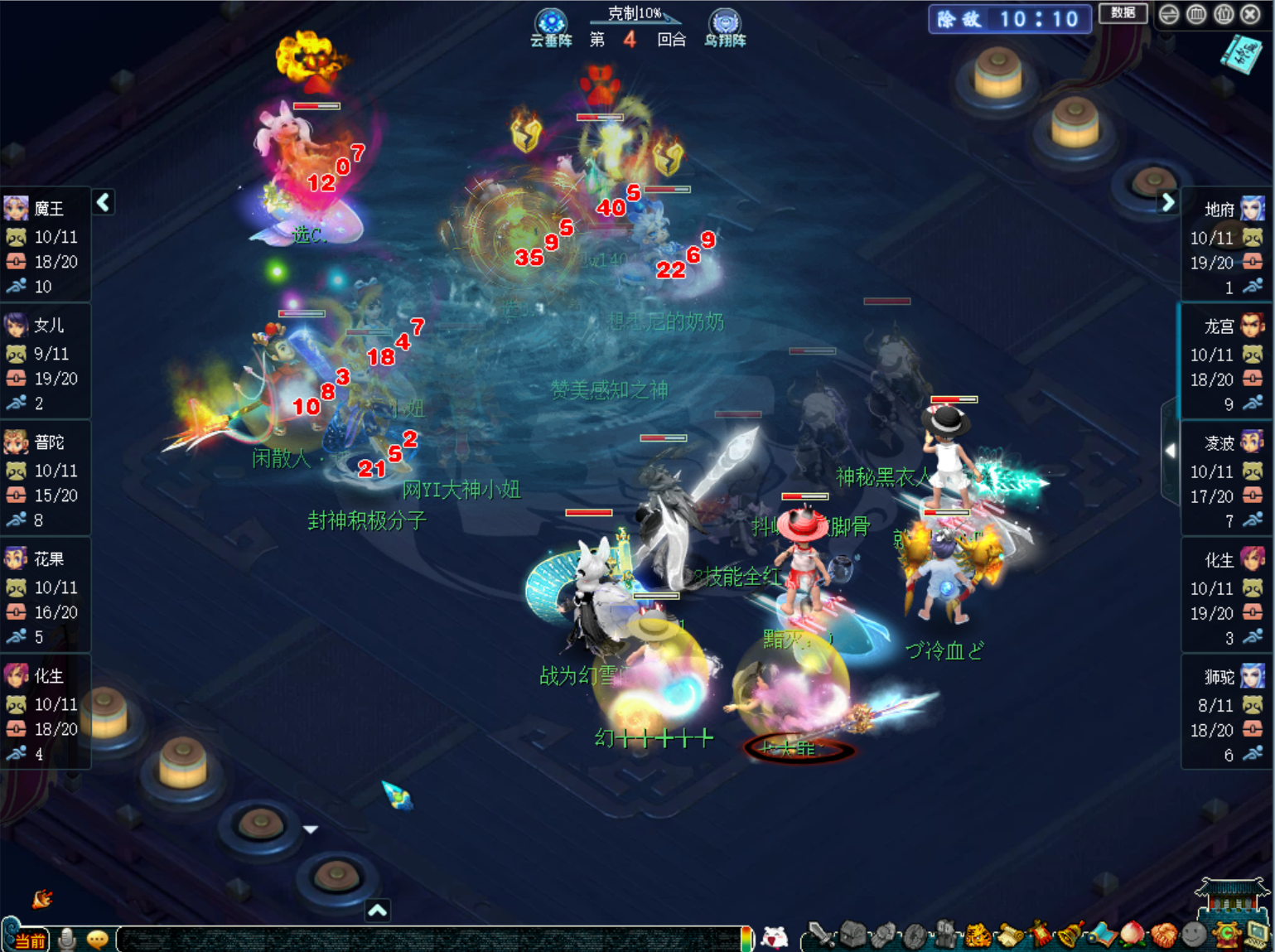1275x952 pixels.
Task: Activate the microphone voice input
Action: 68,939
